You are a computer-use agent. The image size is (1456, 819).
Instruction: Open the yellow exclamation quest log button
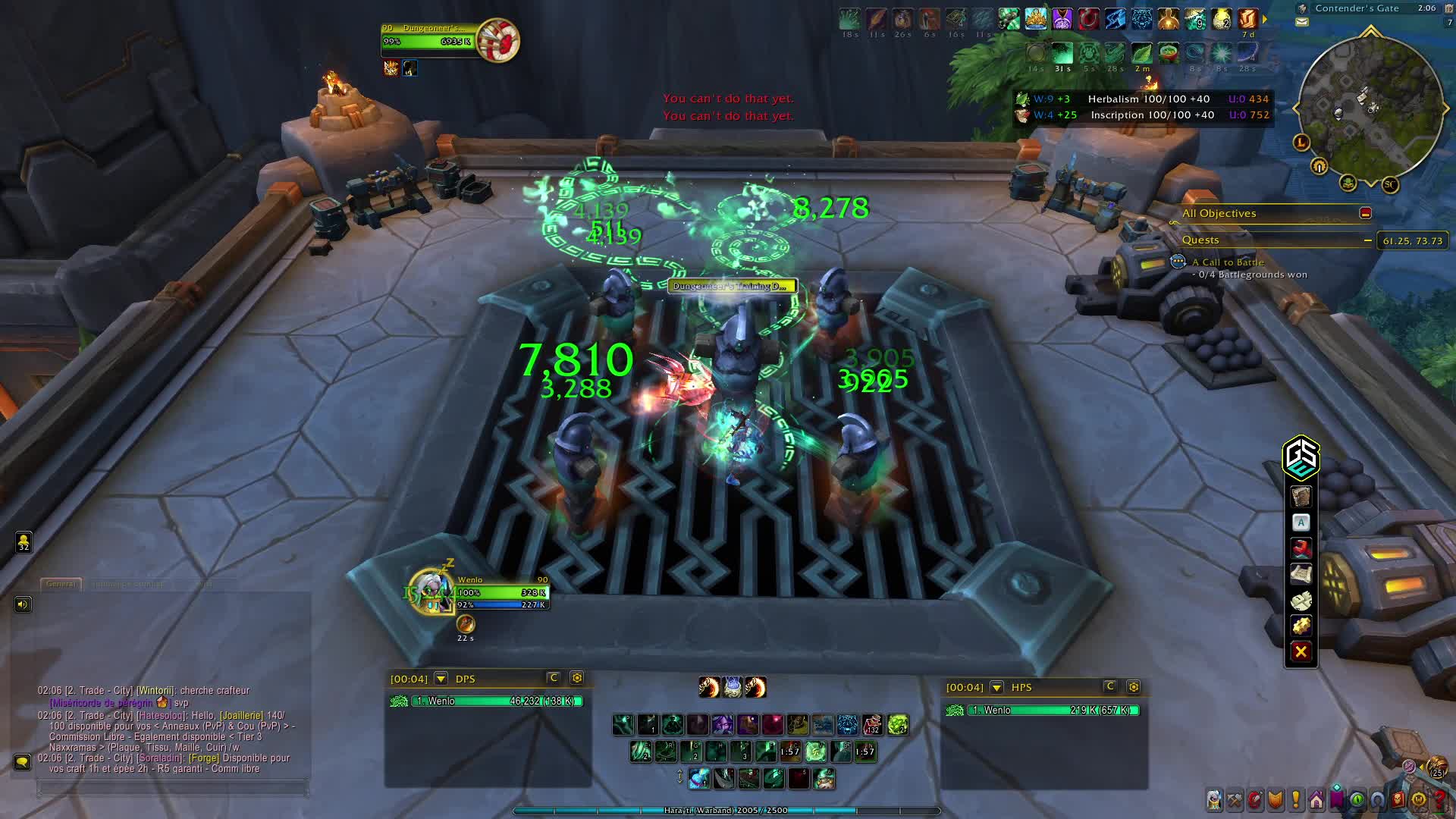click(x=1296, y=799)
